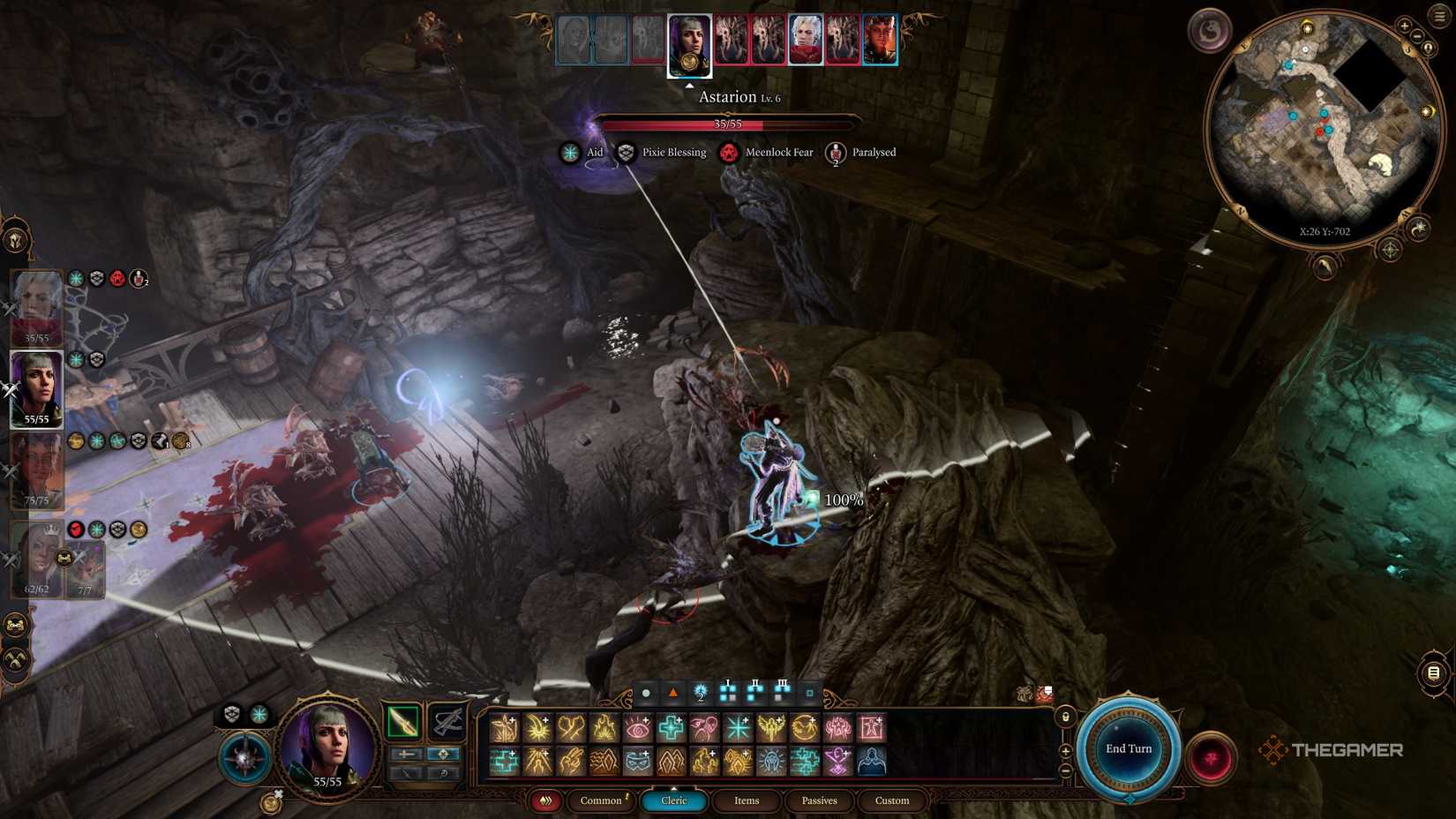Lock the hotbar using the padlock toggle

click(x=1065, y=717)
